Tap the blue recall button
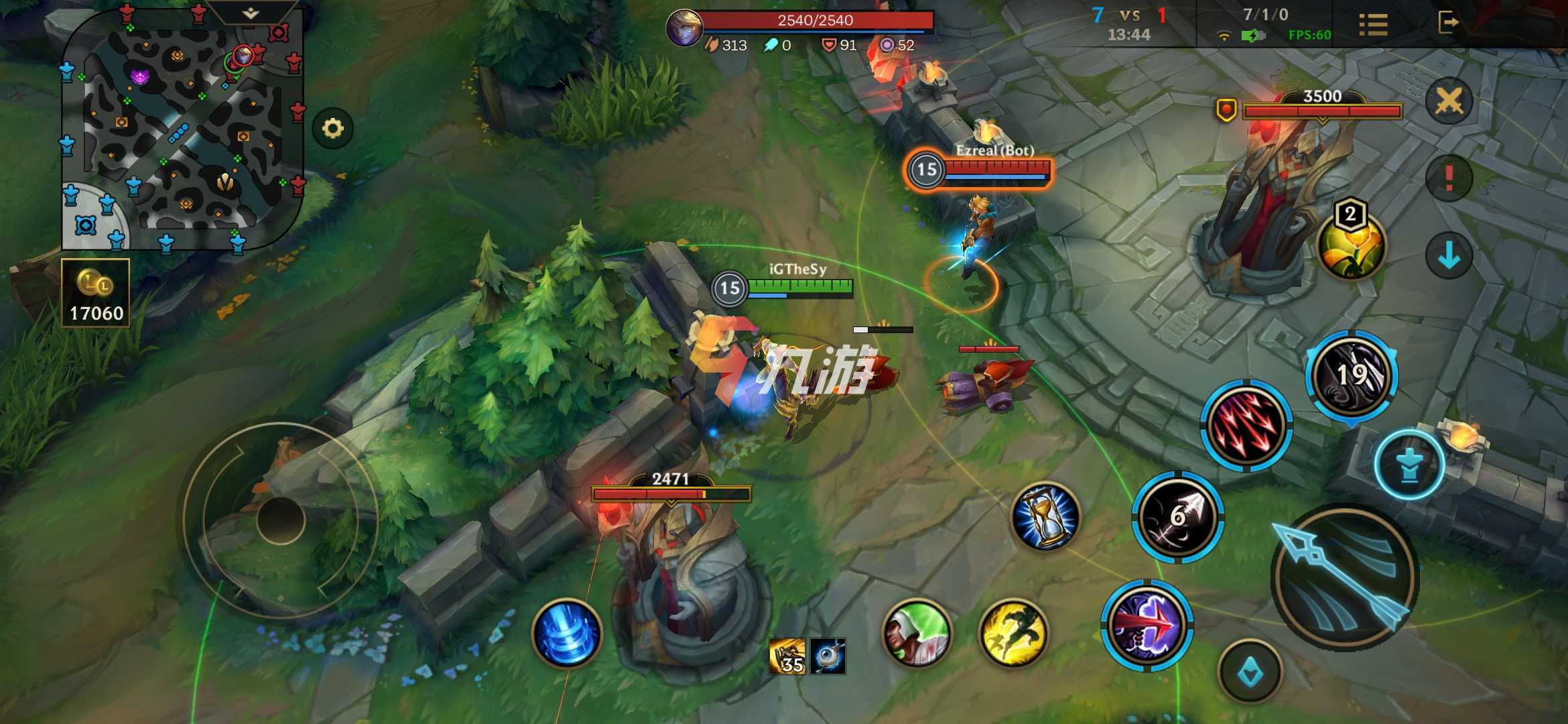Image resolution: width=1568 pixels, height=724 pixels. [567, 633]
